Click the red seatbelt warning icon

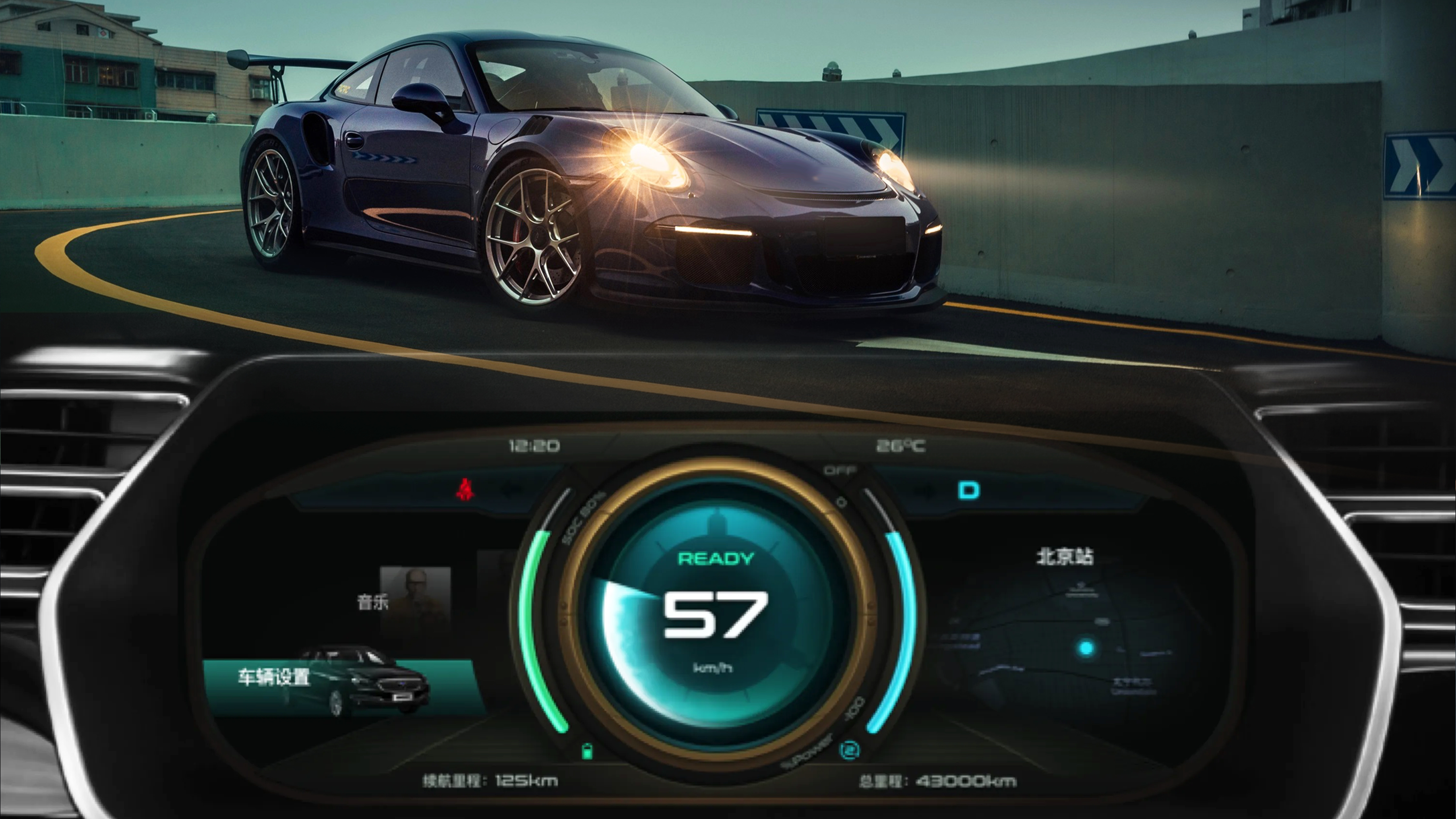(x=465, y=490)
